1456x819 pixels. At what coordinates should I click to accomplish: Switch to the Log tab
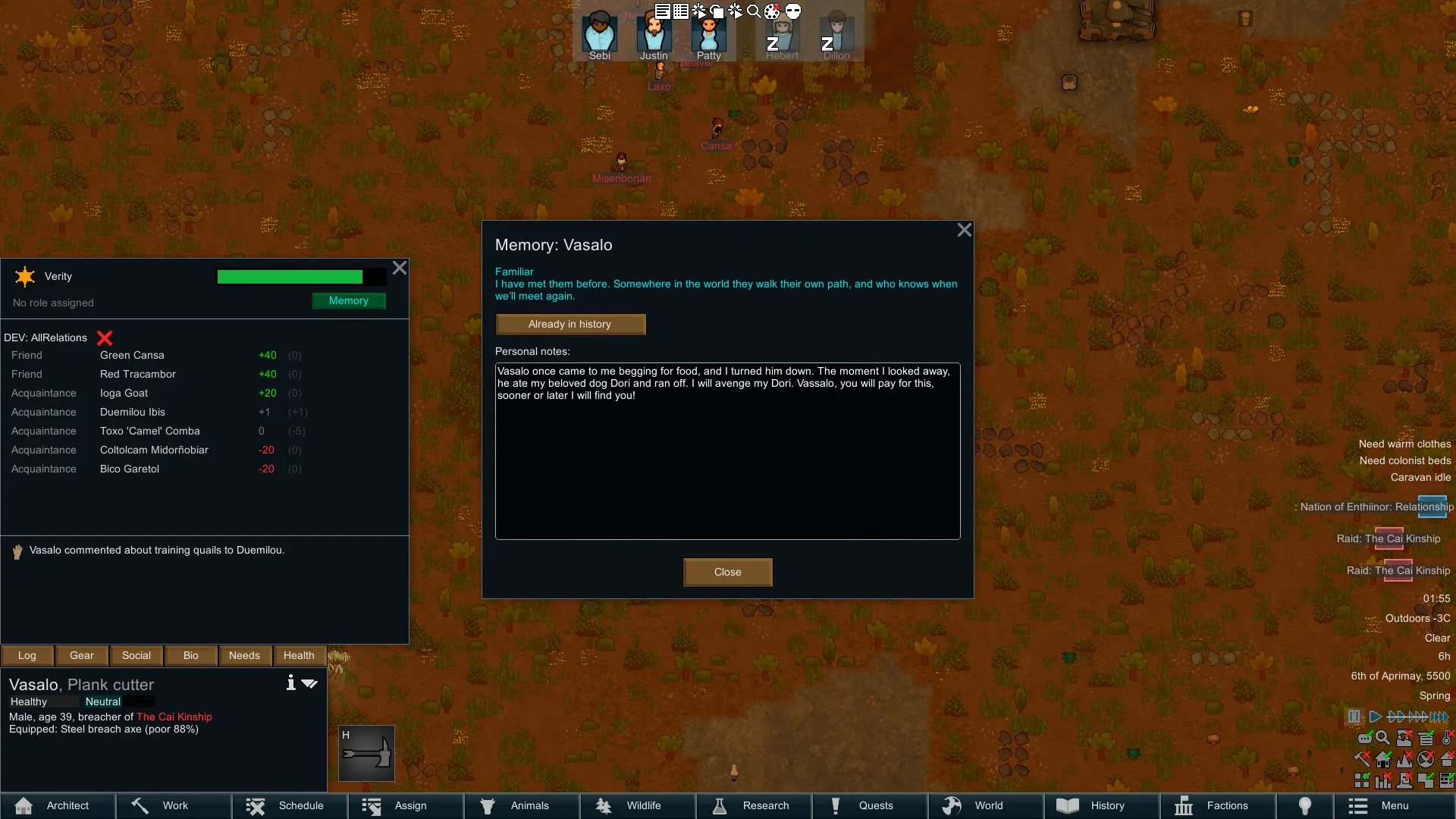click(27, 655)
